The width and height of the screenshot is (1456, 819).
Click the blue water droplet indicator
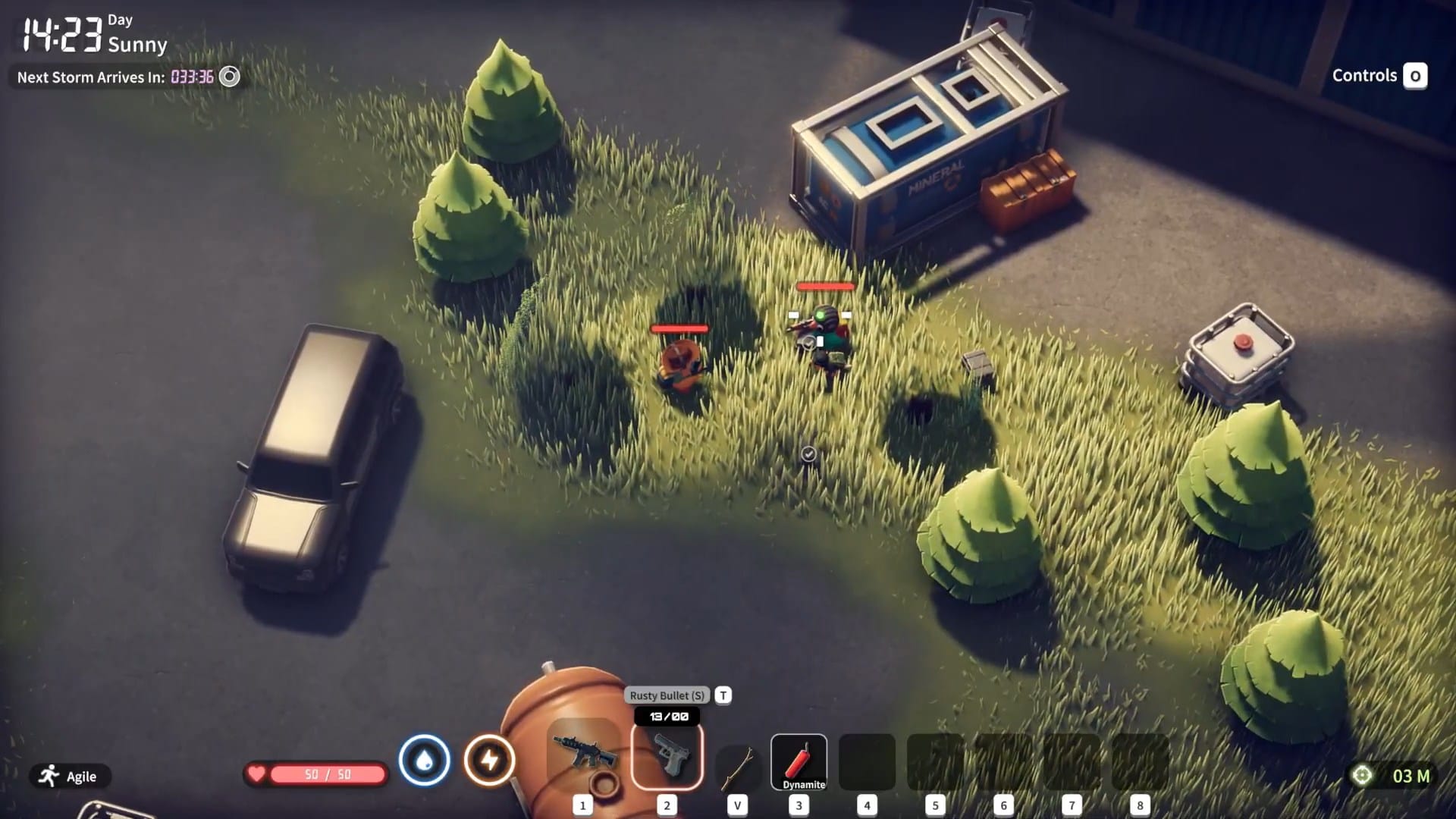425,758
